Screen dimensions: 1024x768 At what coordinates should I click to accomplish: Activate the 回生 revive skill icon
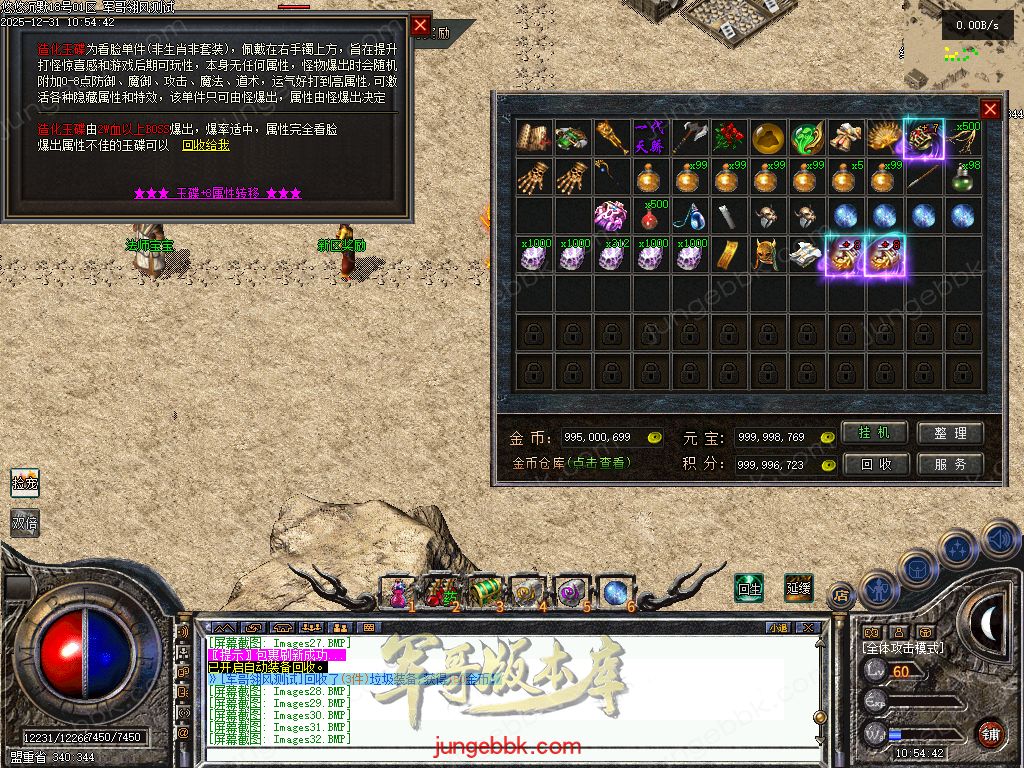(749, 587)
